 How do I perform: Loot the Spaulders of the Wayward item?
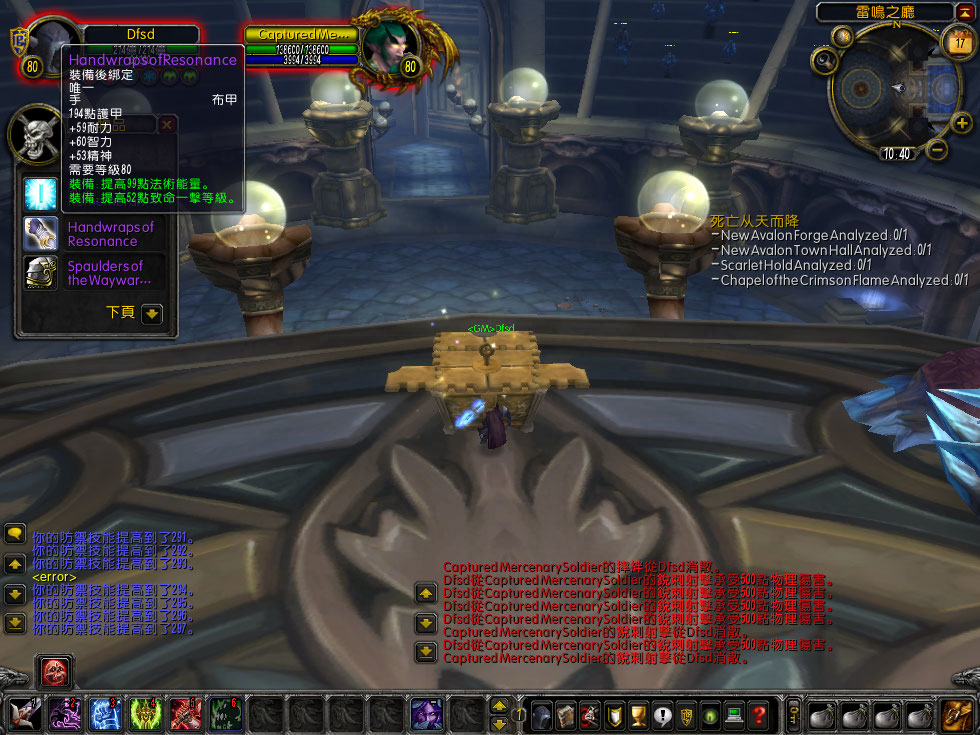[41, 273]
